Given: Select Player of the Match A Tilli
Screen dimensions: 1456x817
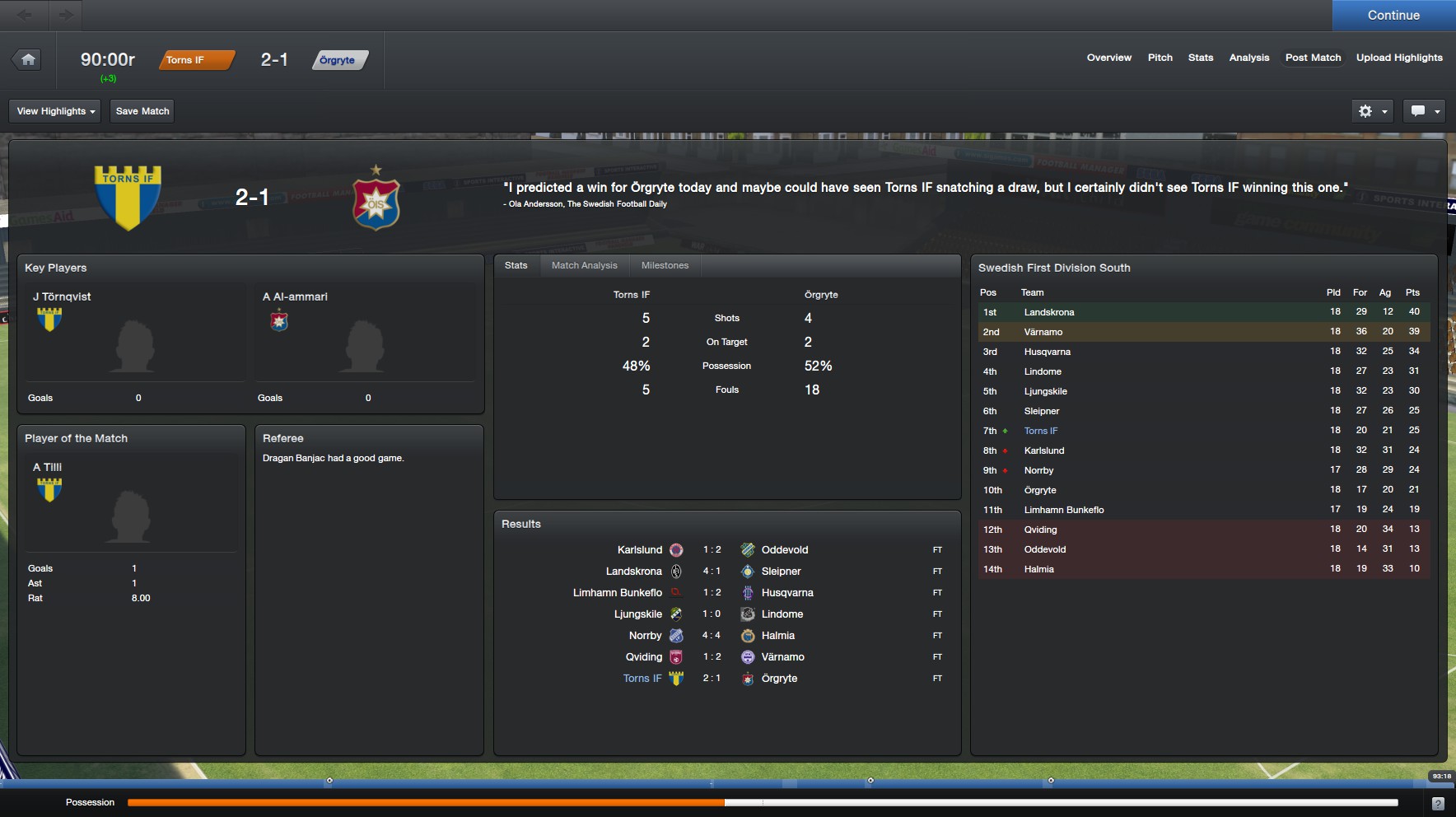Looking at the screenshot, I should coord(48,467).
